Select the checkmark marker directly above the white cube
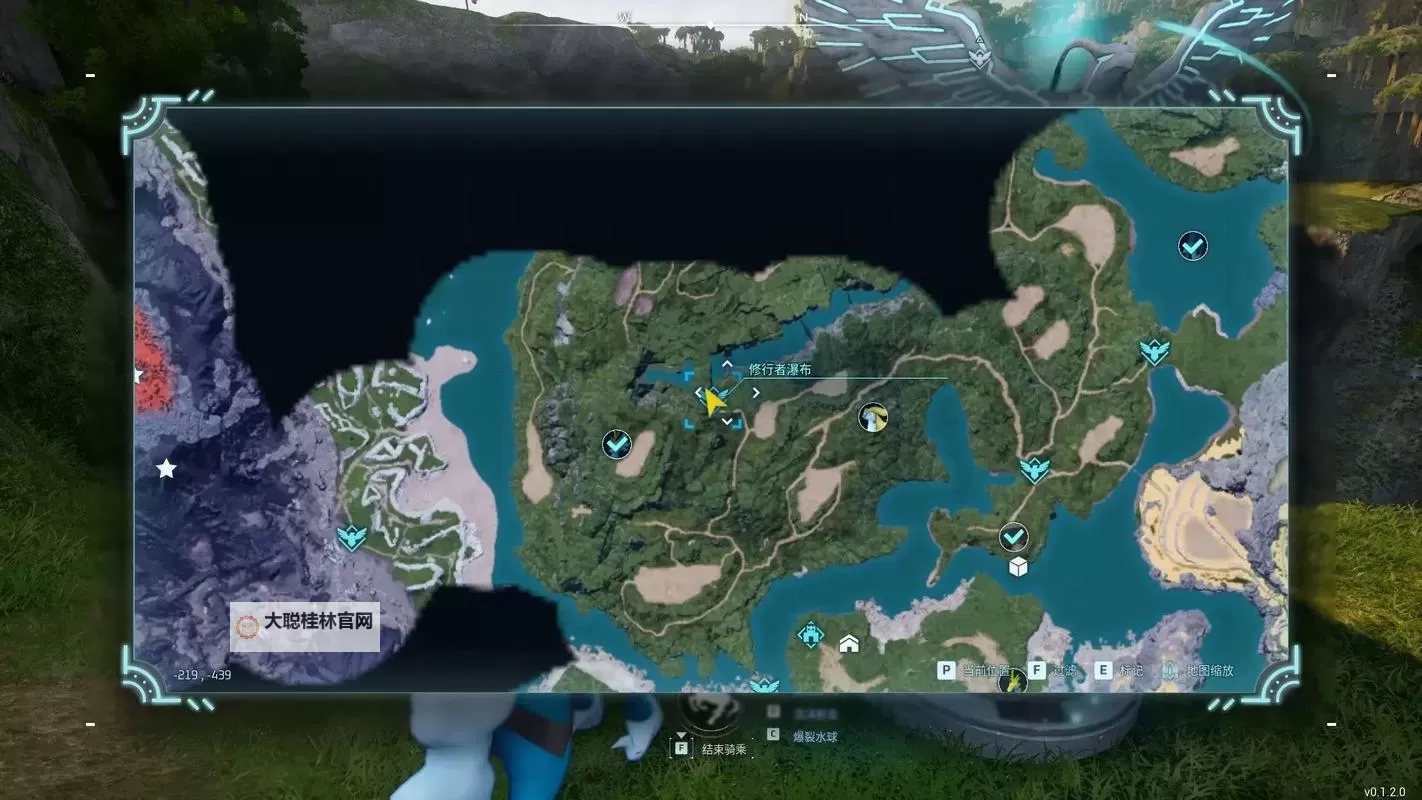Viewport: 1422px width, 800px height. [1014, 537]
